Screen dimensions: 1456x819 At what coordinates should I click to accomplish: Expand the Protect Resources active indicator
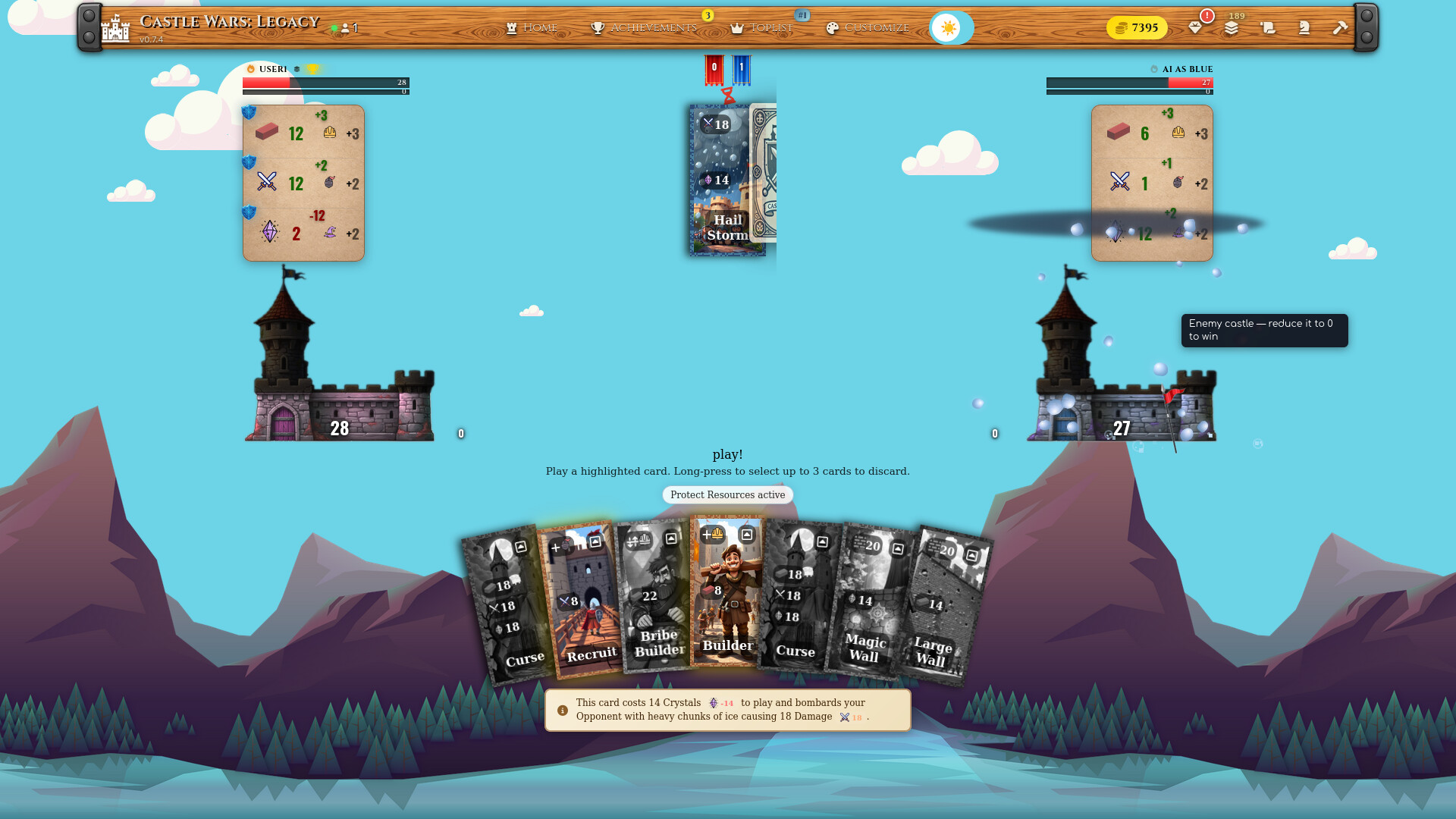coord(727,494)
